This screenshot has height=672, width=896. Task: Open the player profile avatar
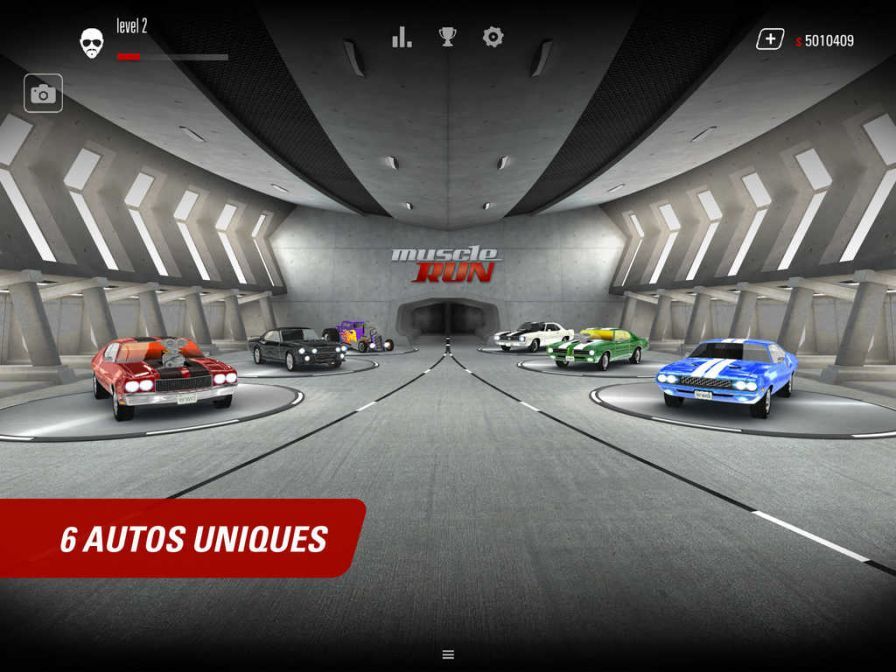coord(93,41)
